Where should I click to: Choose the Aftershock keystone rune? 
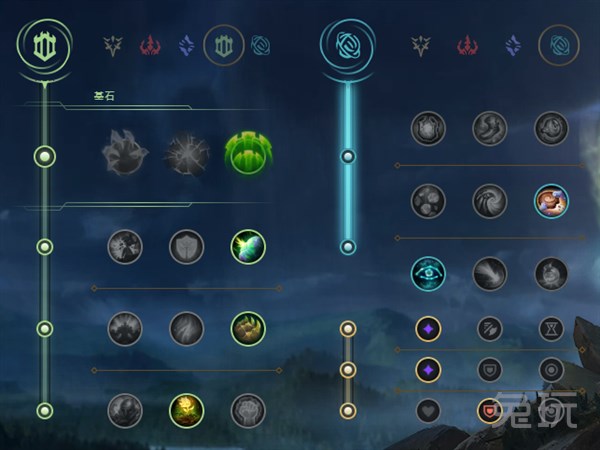186,155
